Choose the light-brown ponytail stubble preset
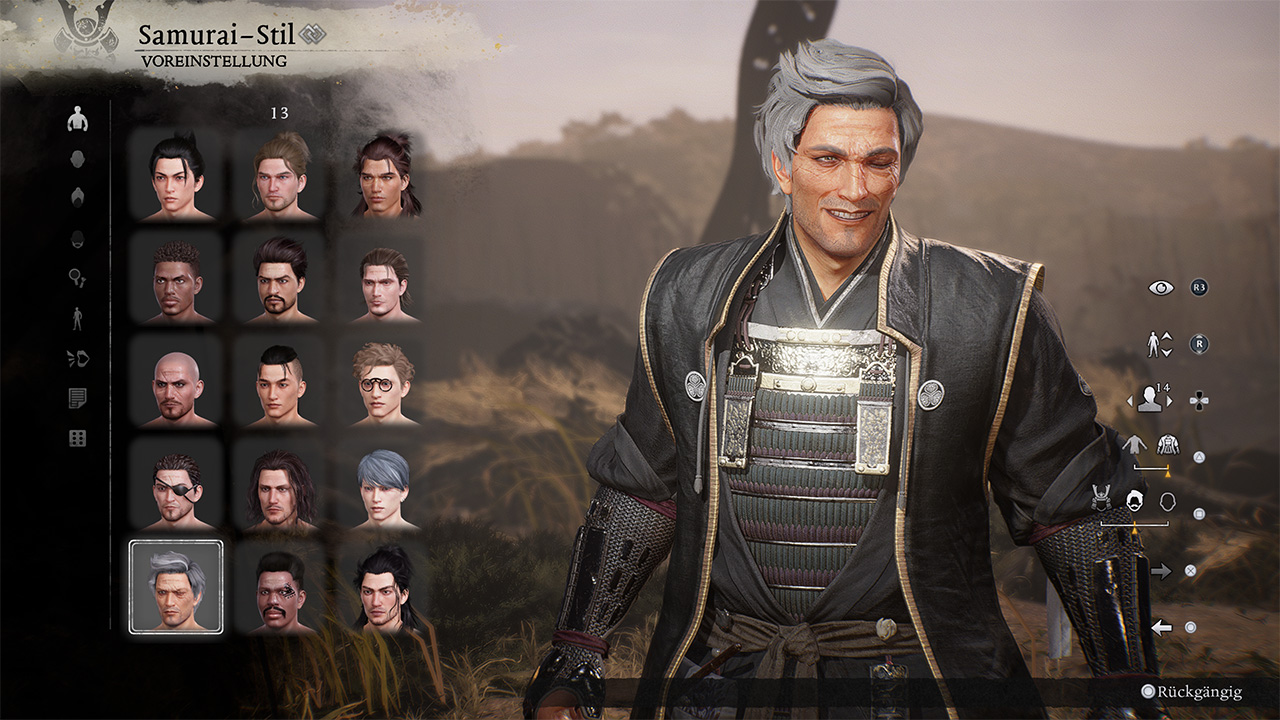The width and height of the screenshot is (1280, 720). click(x=280, y=175)
